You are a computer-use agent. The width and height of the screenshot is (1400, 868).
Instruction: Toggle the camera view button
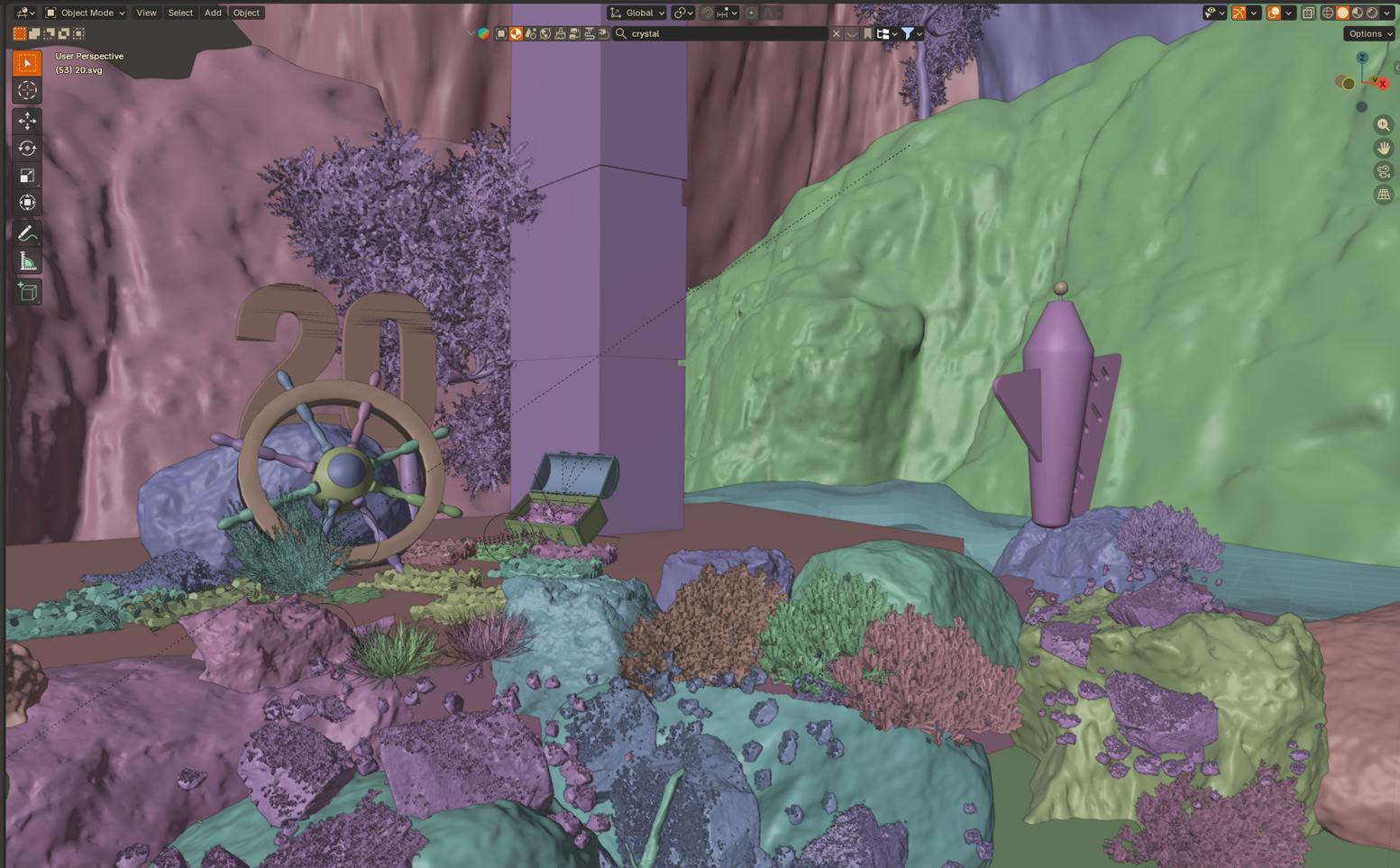click(1383, 171)
